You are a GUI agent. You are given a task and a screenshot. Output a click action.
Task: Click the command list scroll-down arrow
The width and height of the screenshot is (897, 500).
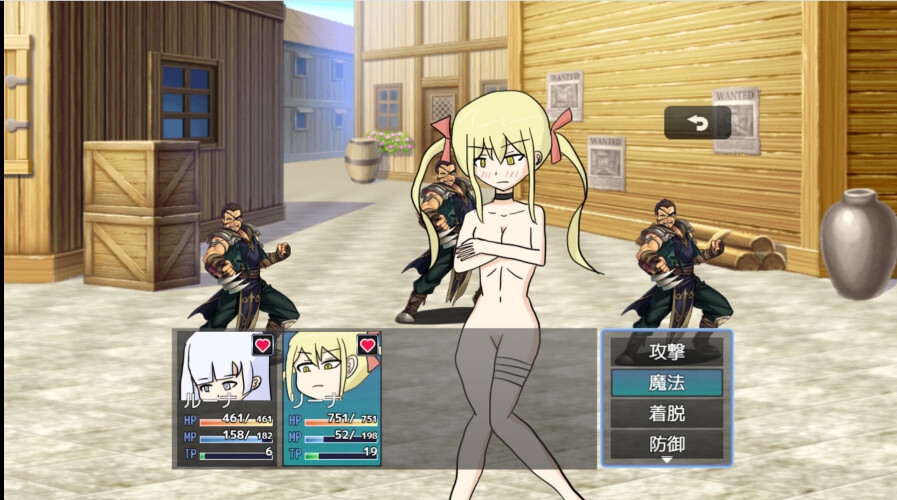pos(666,461)
